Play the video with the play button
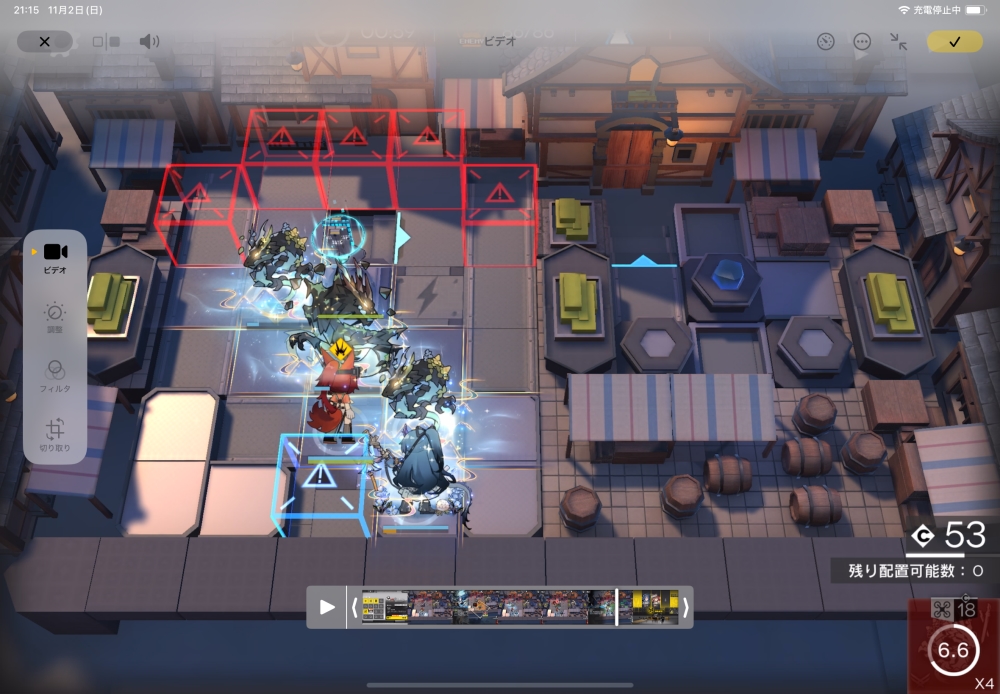 coord(327,607)
